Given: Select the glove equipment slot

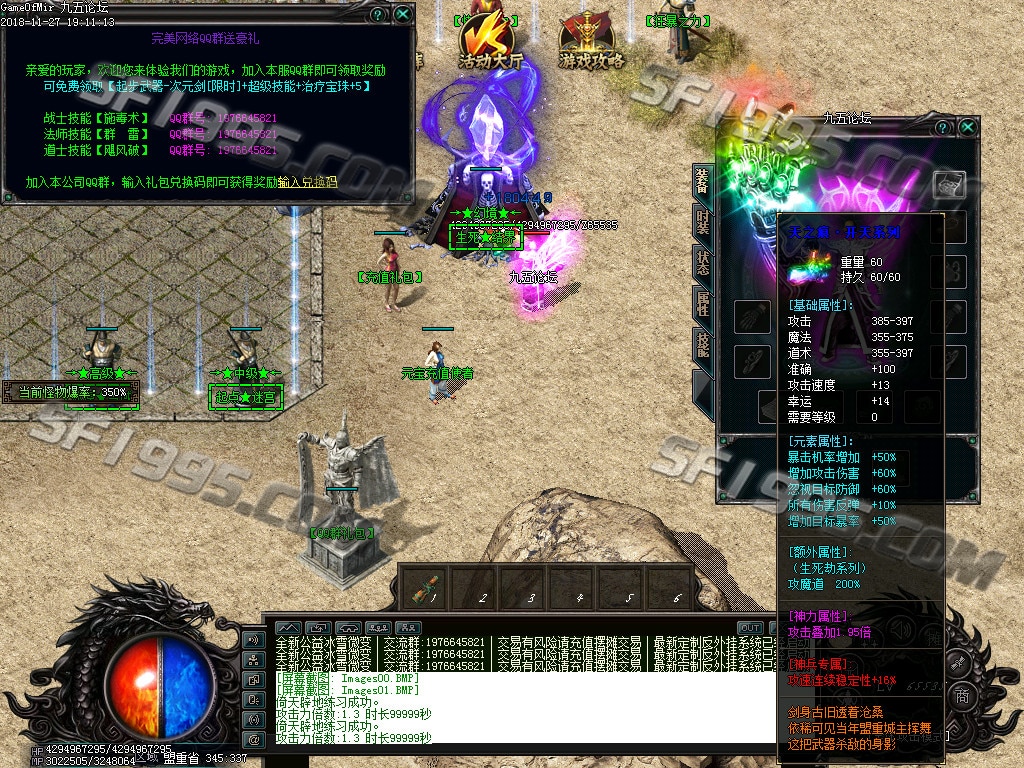Looking at the screenshot, I should point(751,318).
